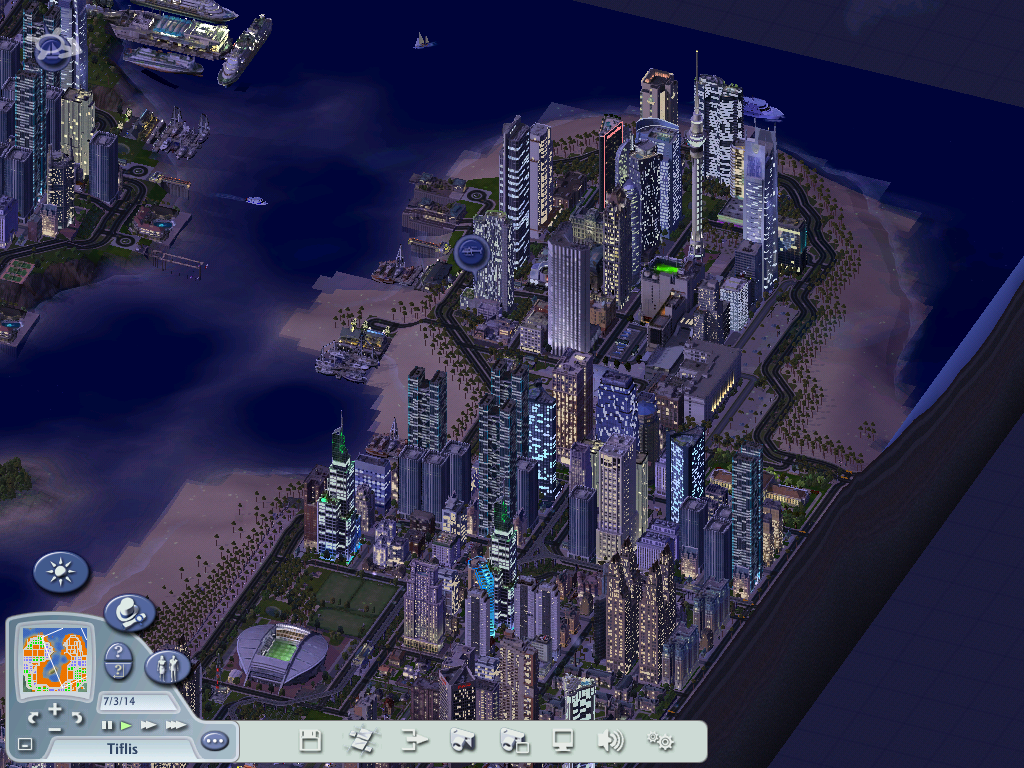
Task: Open the sound options speaker icon
Action: point(609,741)
